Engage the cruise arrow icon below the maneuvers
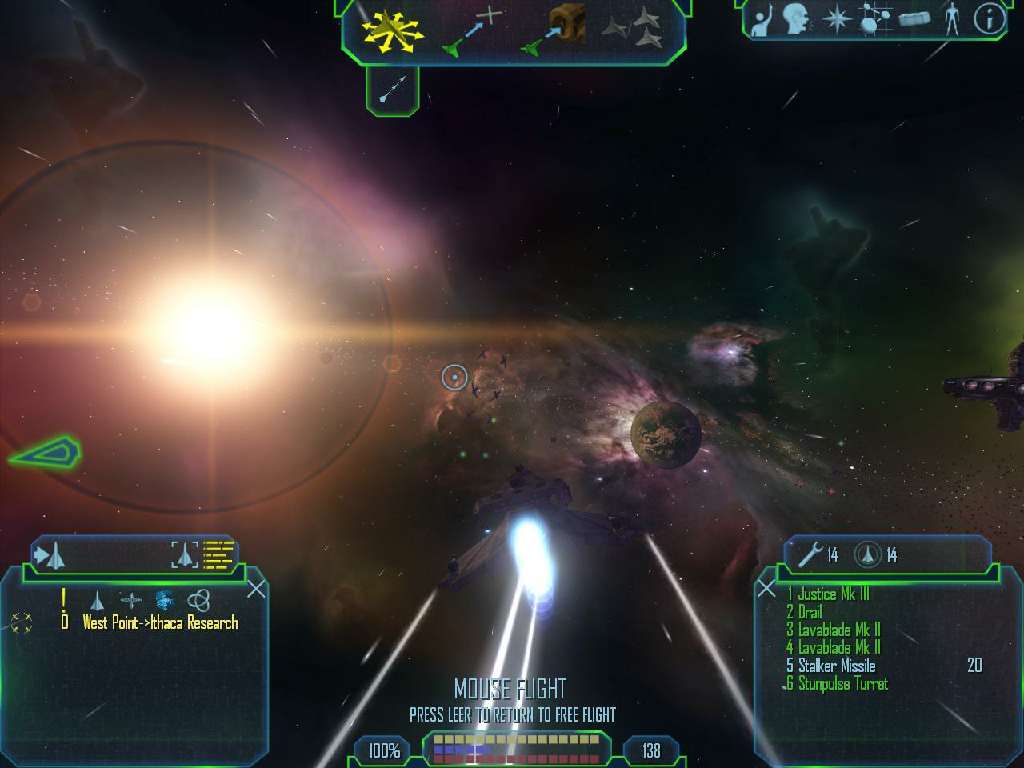Screen dimensions: 1024x768 pos(392,90)
